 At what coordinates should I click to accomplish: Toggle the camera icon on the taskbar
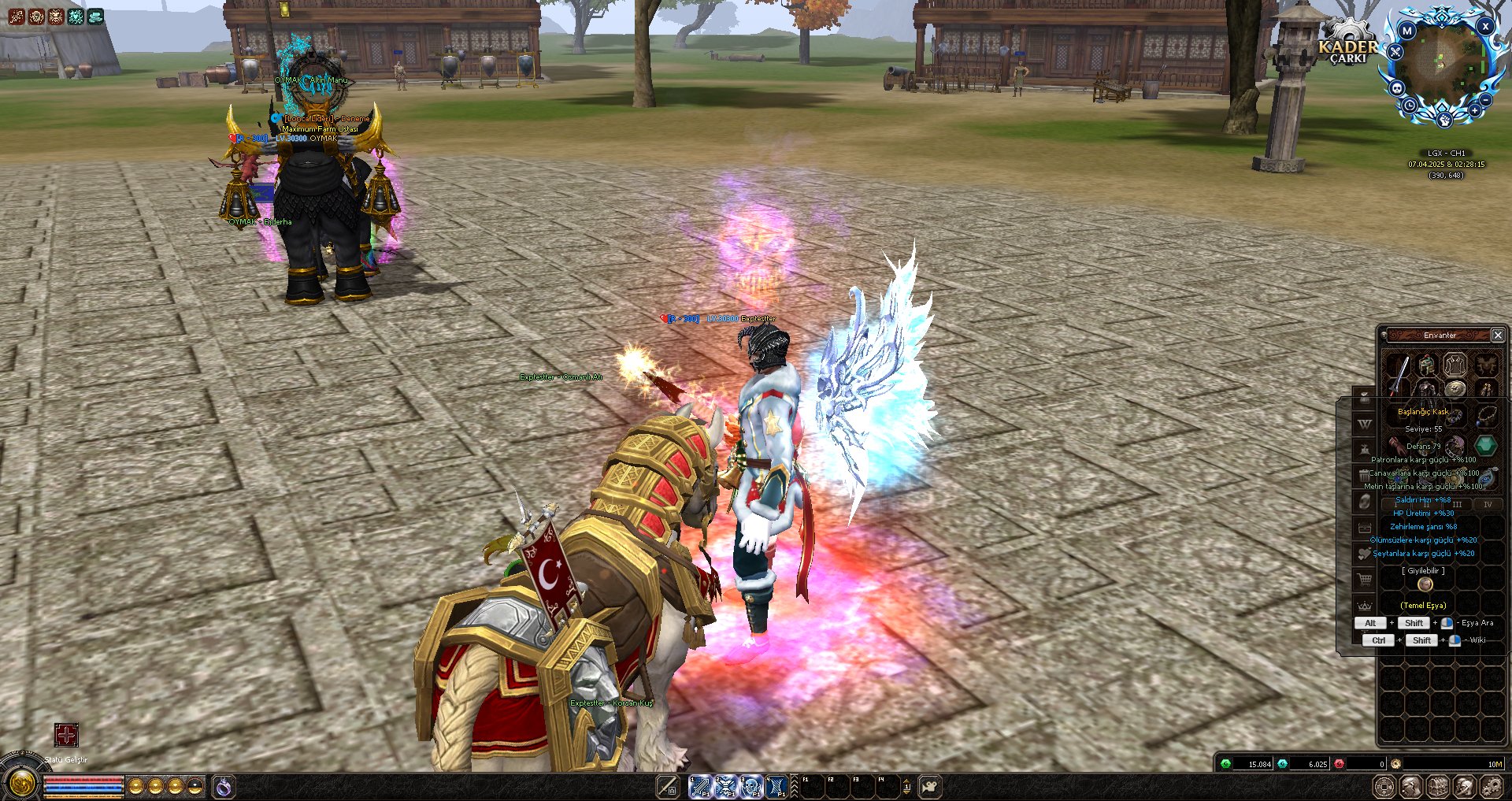click(930, 786)
